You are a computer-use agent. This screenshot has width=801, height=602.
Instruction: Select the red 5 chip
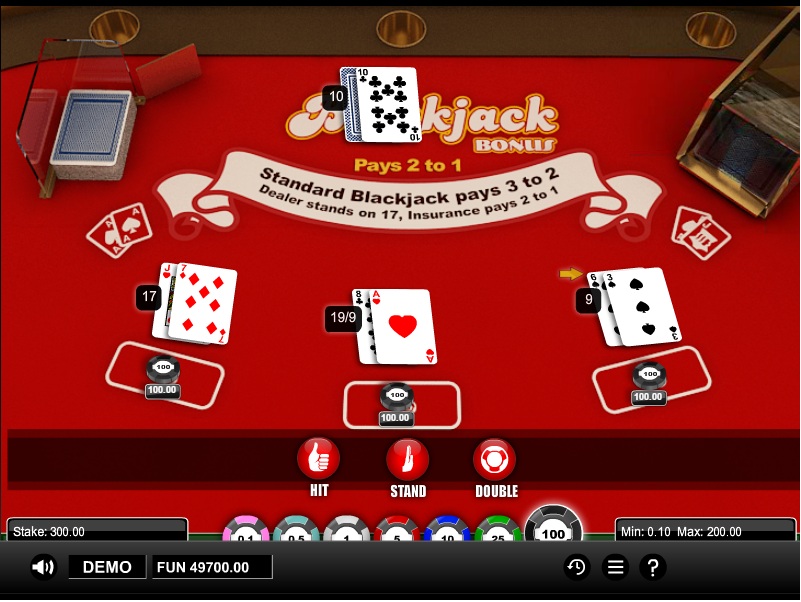point(397,531)
